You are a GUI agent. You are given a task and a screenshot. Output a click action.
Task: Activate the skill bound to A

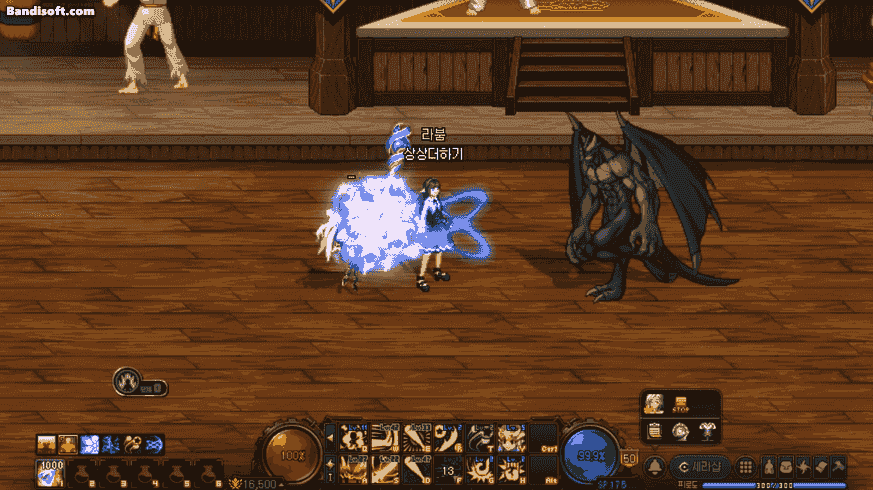[x=352, y=468]
